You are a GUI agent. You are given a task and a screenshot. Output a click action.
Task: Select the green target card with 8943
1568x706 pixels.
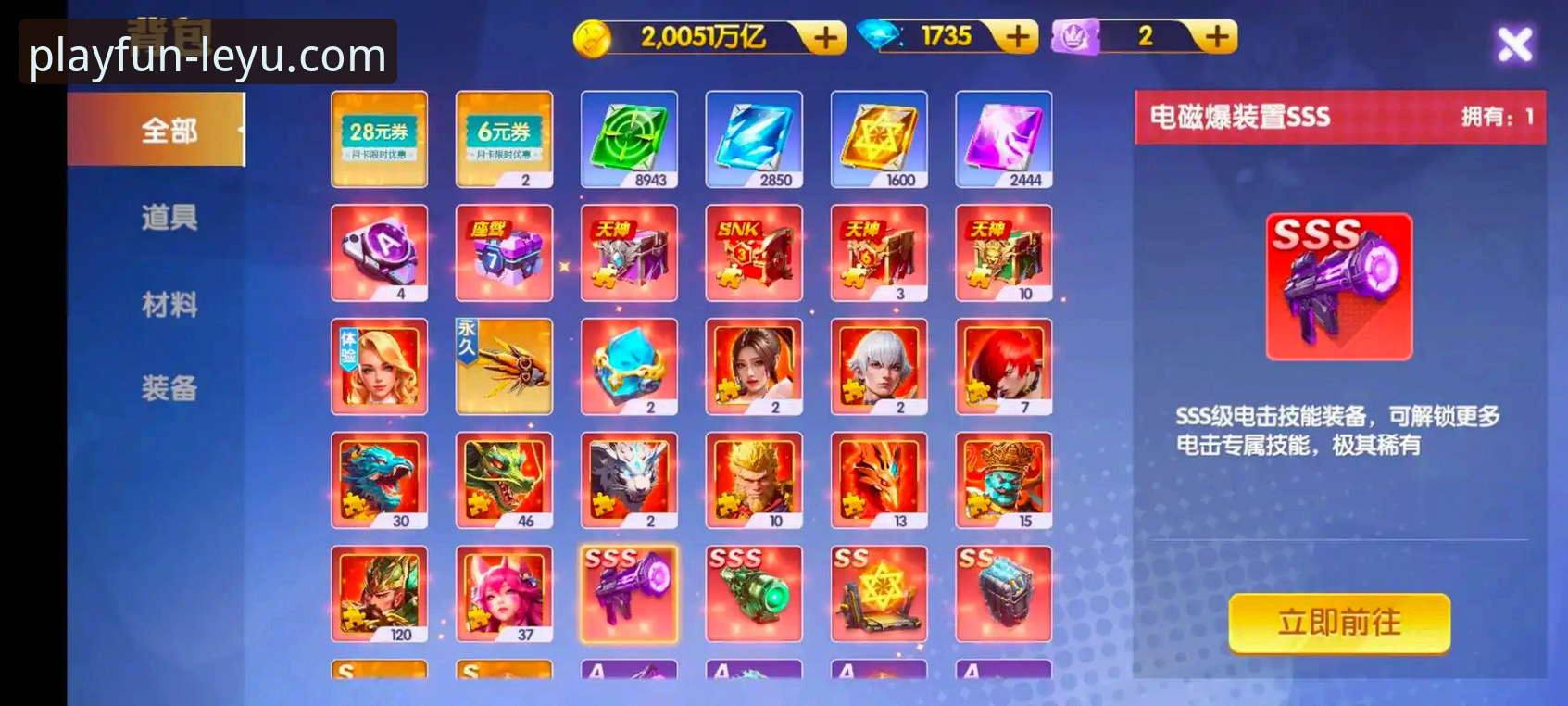tap(629, 139)
